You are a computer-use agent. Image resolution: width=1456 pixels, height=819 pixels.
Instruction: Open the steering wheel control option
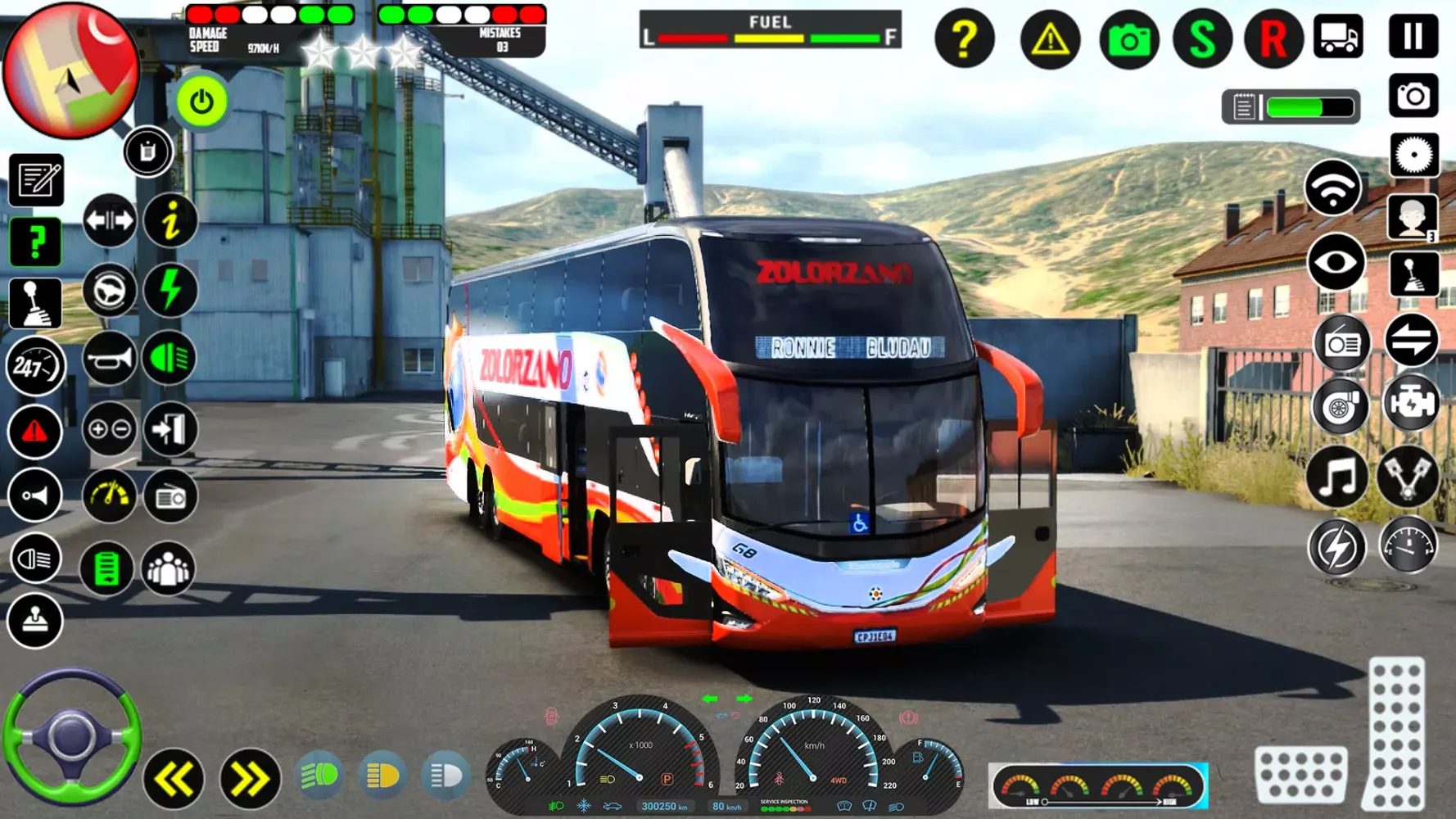[110, 291]
